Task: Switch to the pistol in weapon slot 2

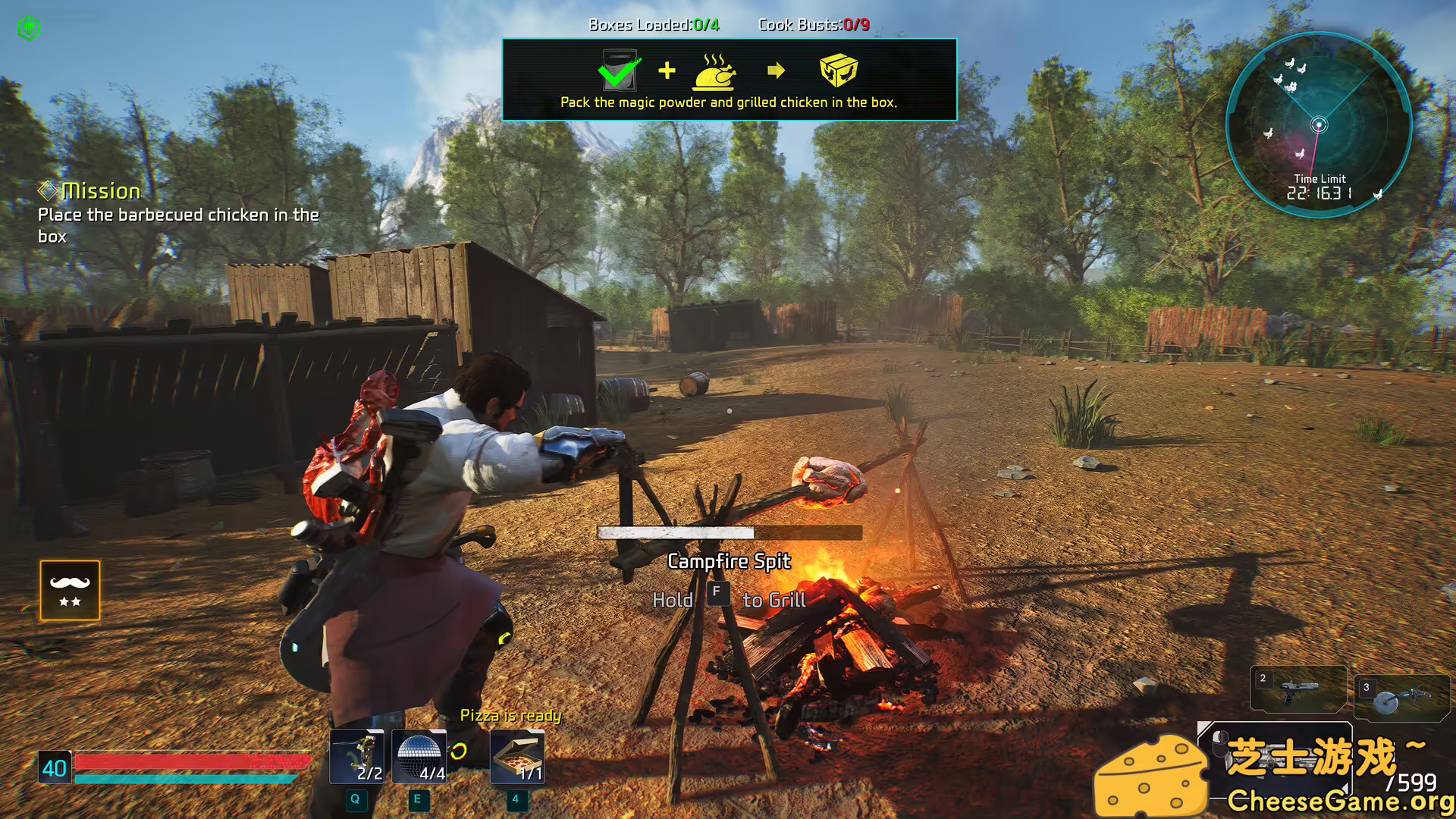Action: 1298,689
